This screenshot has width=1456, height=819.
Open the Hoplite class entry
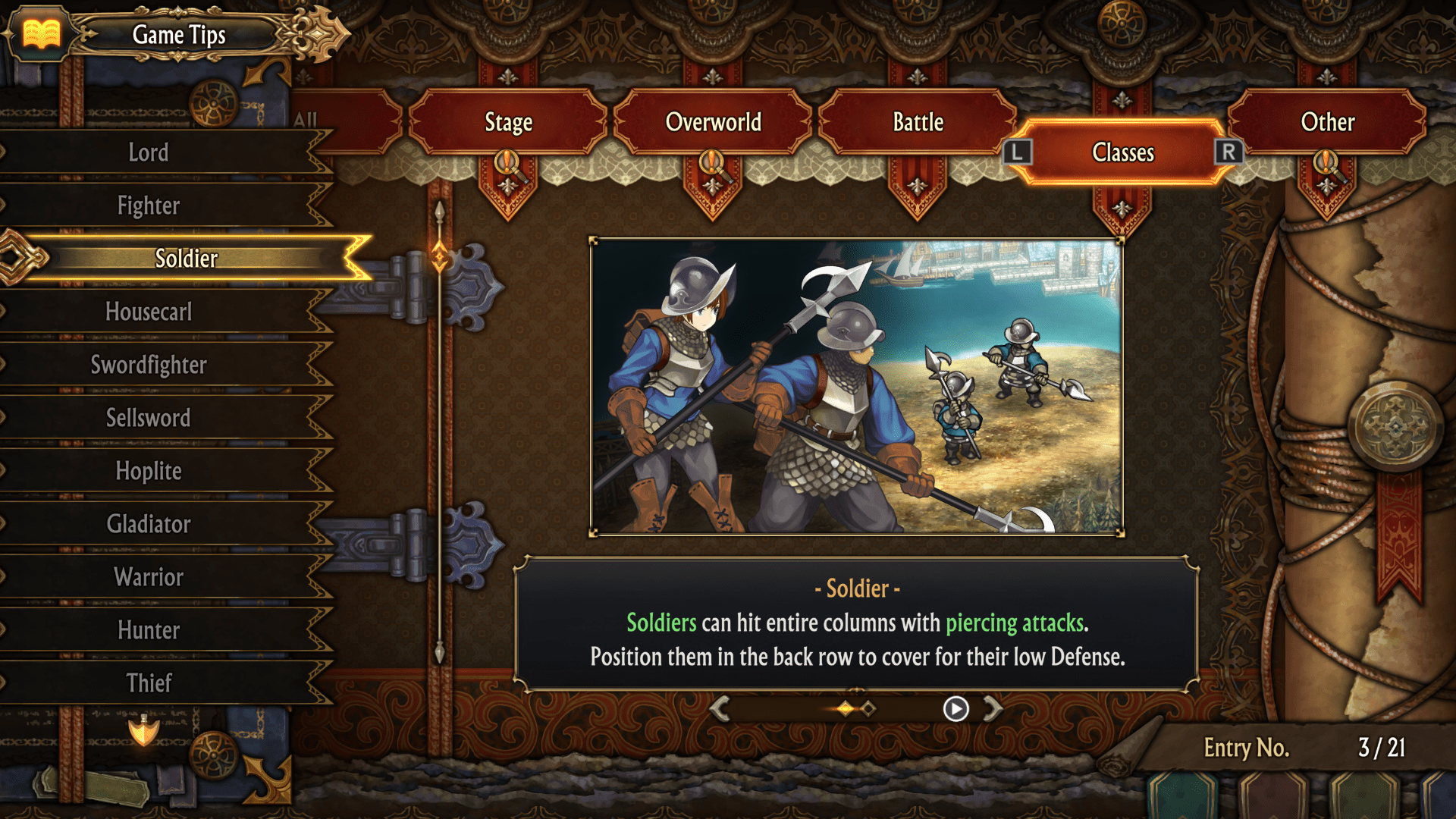149,471
